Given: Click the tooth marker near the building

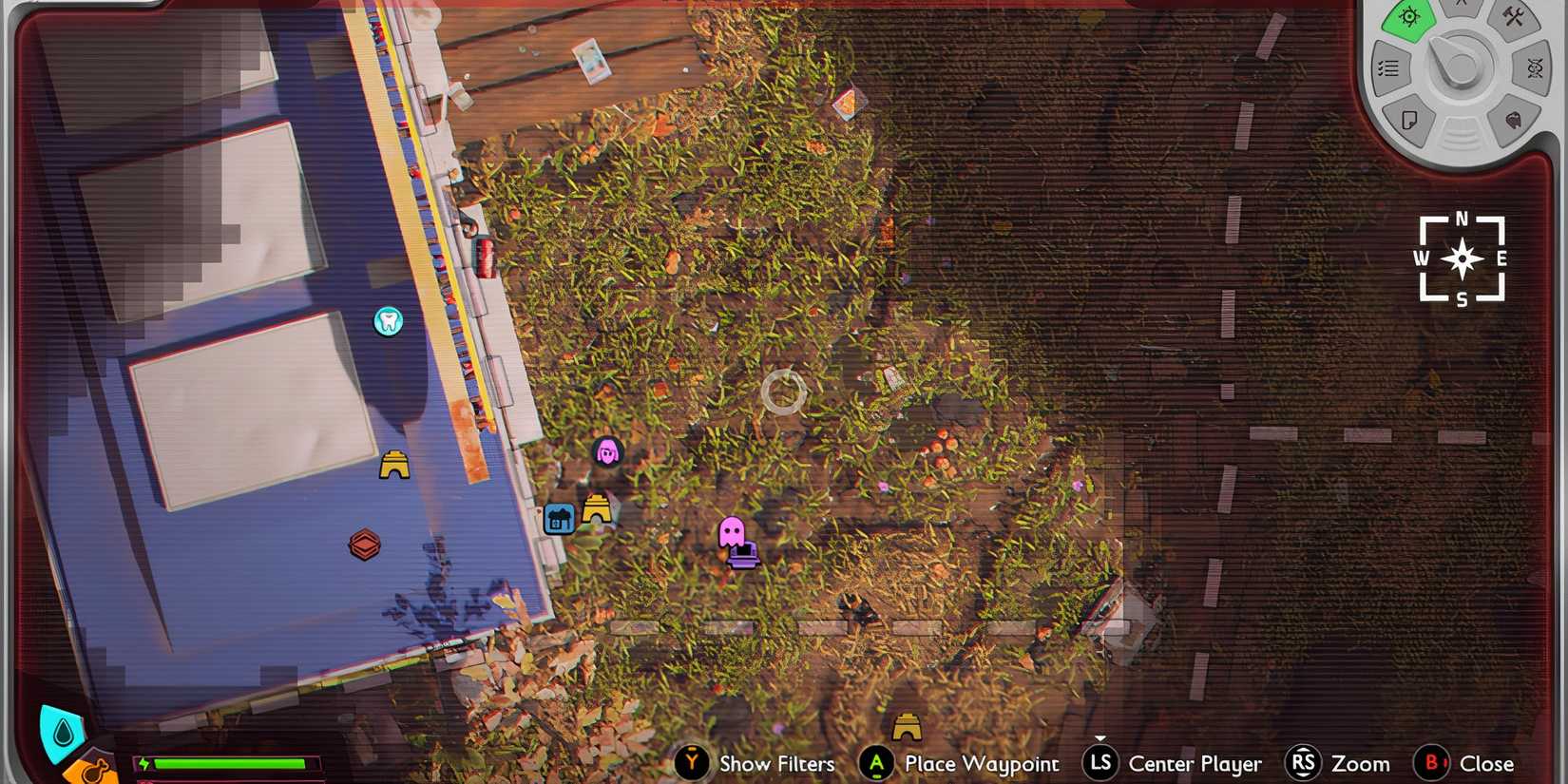Looking at the screenshot, I should point(388,322).
